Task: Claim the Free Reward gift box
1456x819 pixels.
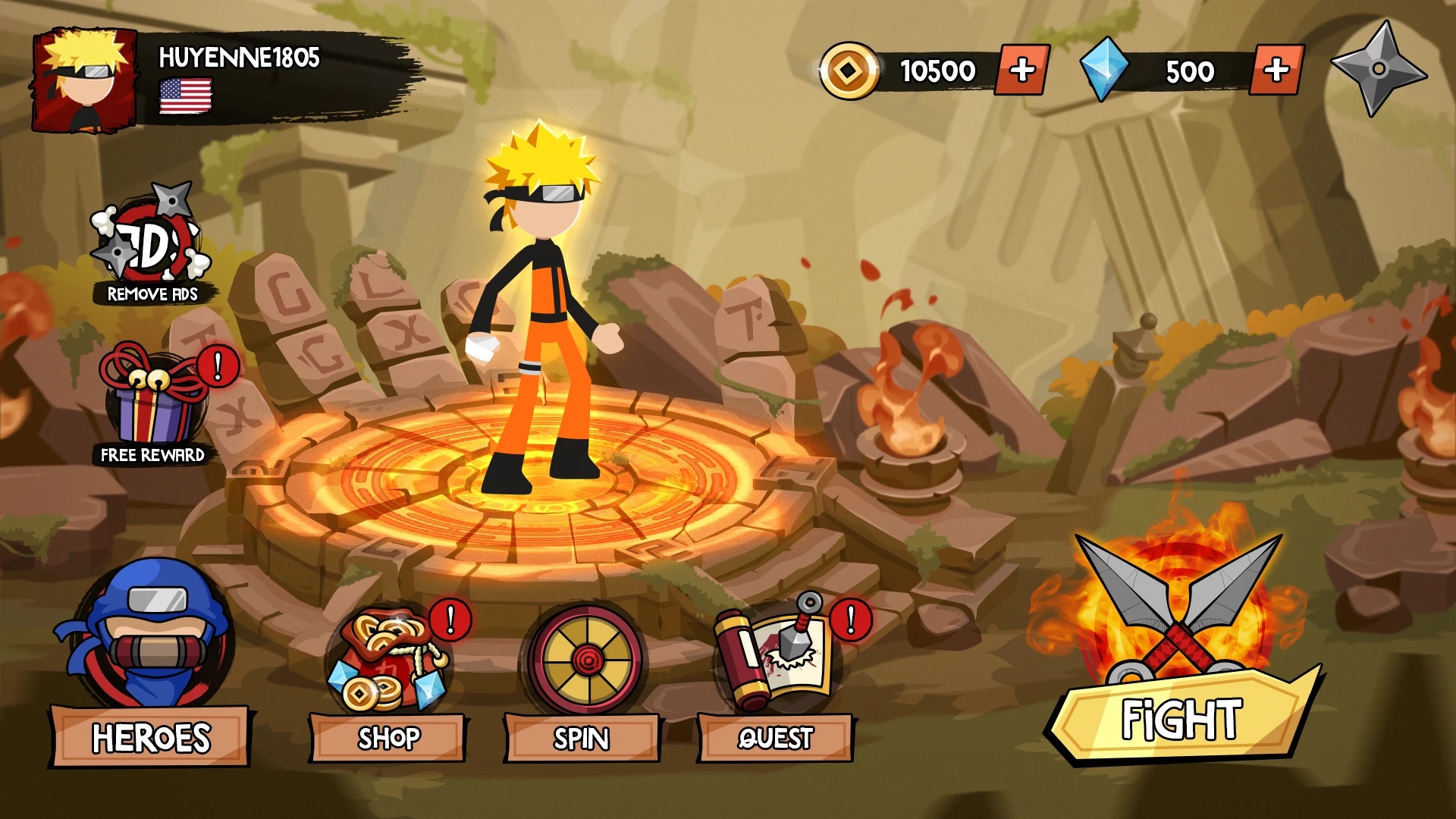Action: [152, 398]
